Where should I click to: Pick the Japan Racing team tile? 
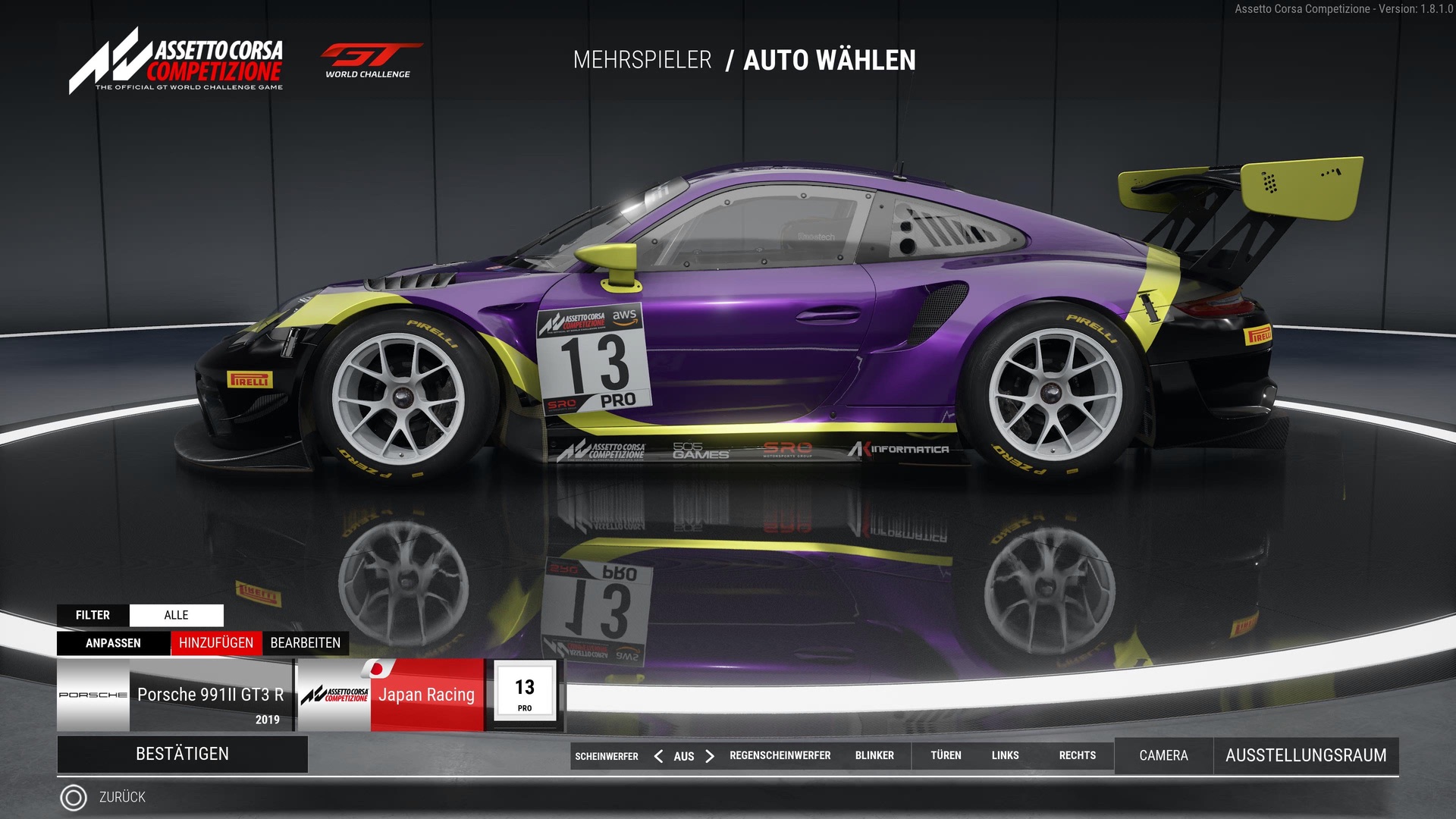click(391, 695)
